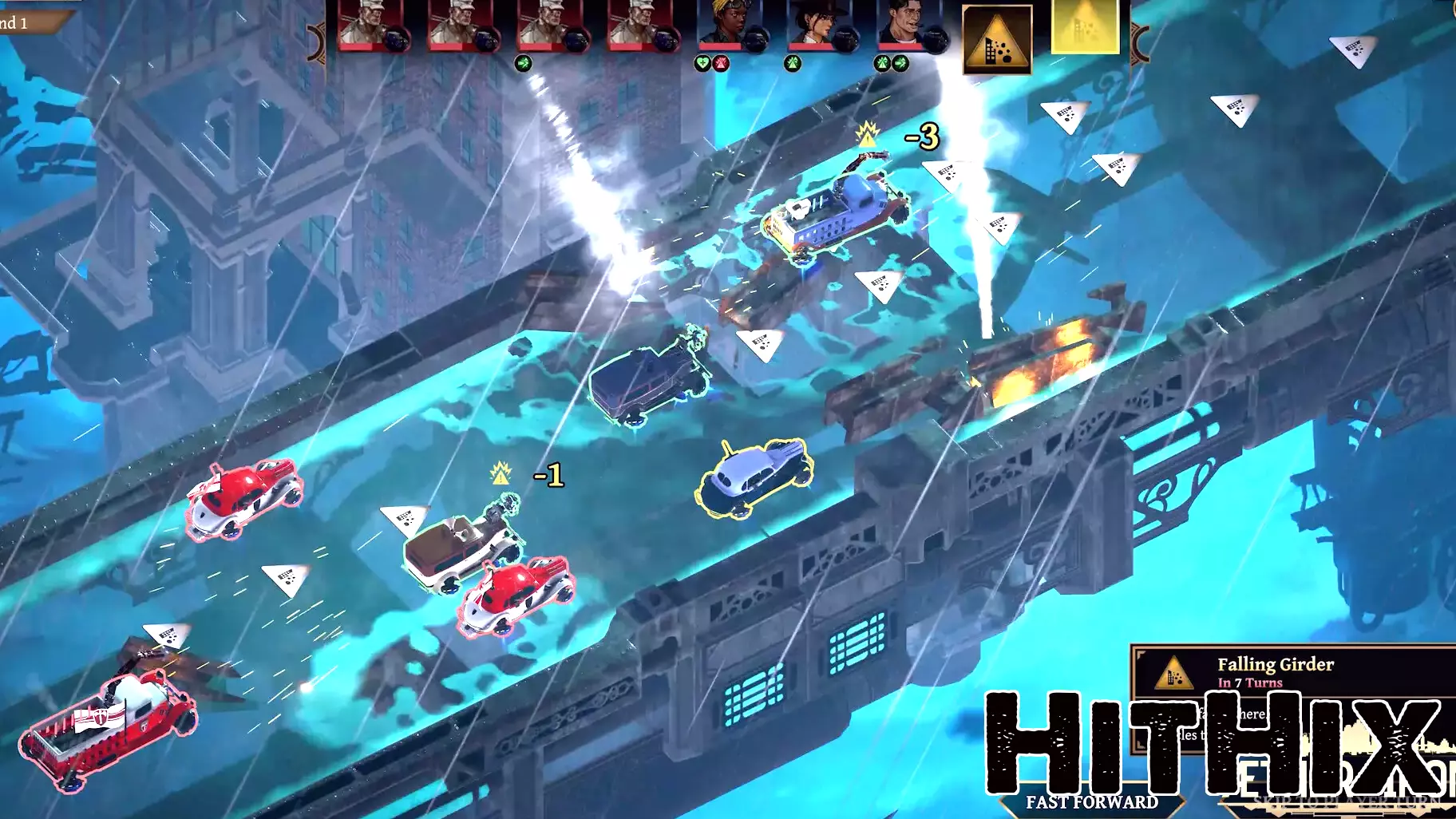Select the bright yellow hazard turn tile

(x=1085, y=27)
